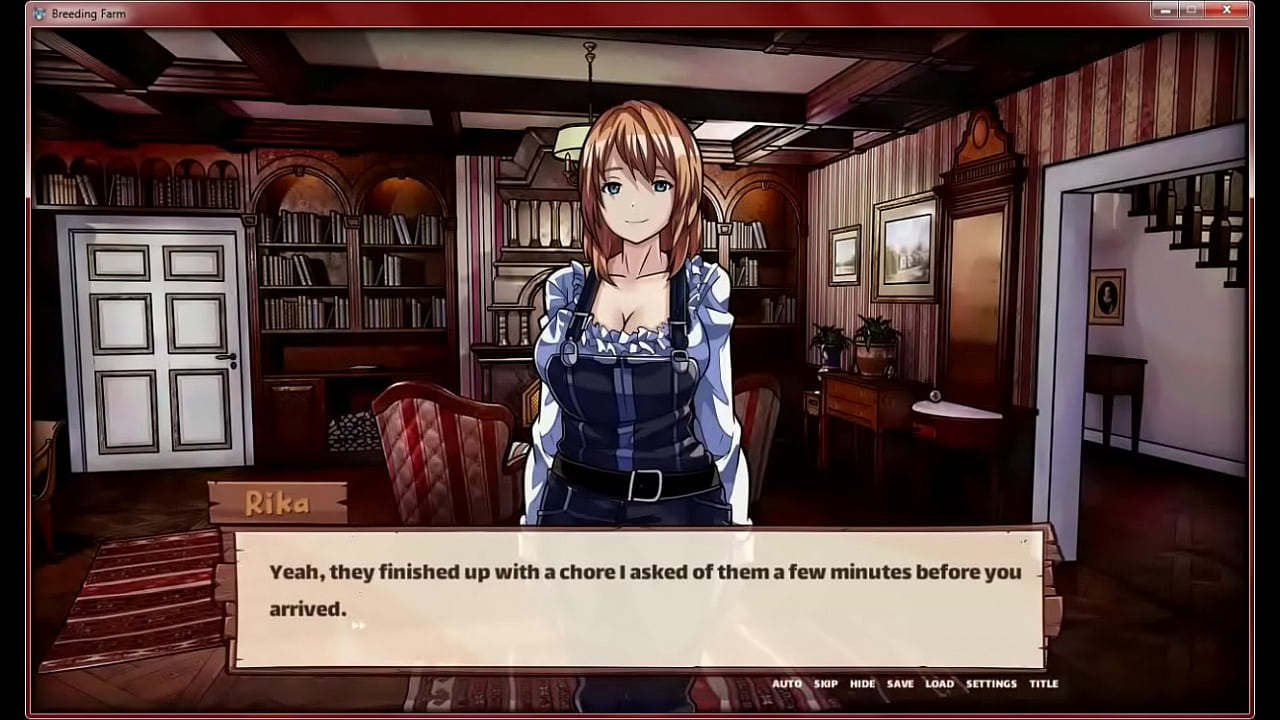
Task: Close the game window
Action: click(x=1226, y=10)
